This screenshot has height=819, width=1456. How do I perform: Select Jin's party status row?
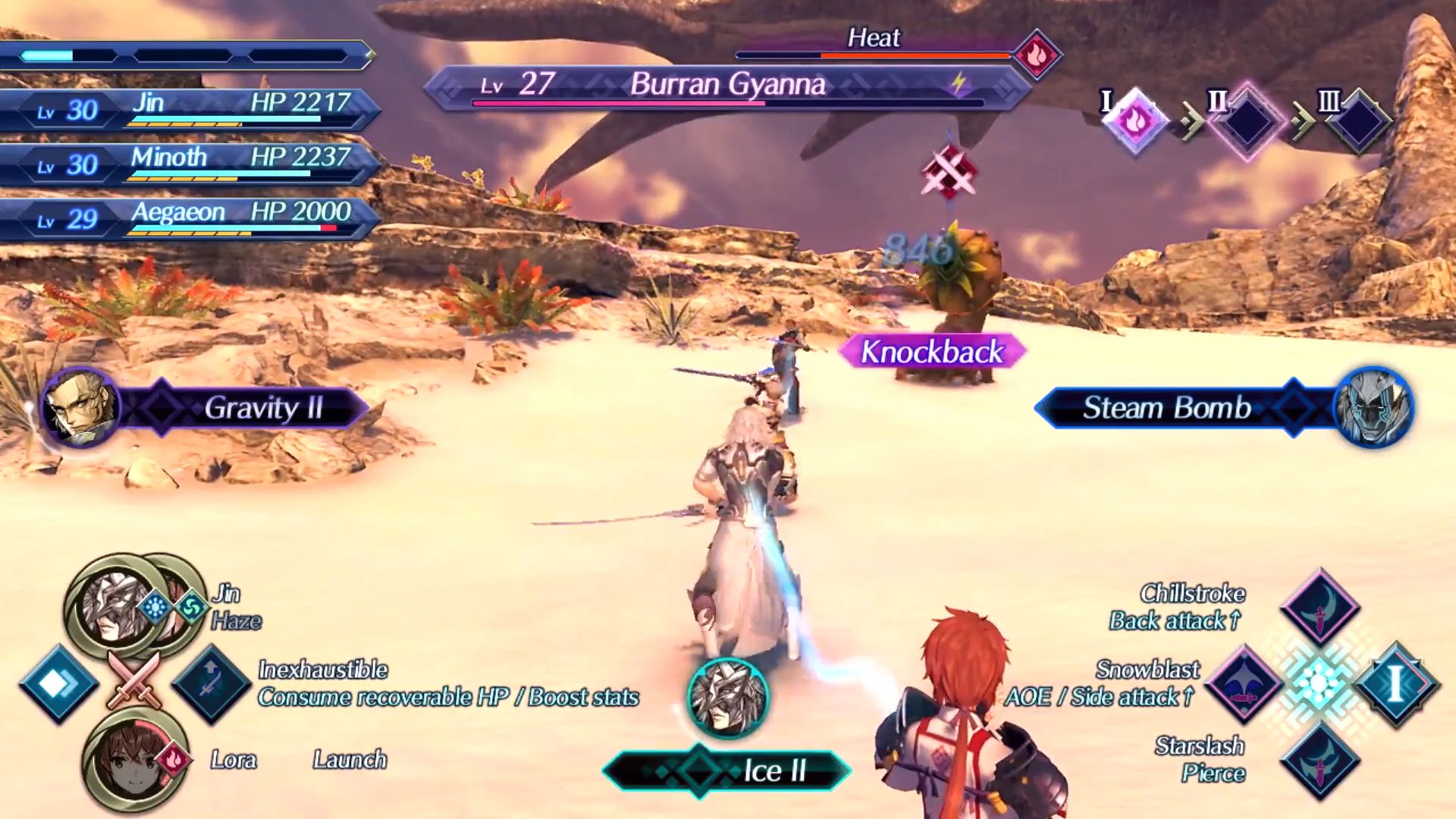[x=190, y=108]
